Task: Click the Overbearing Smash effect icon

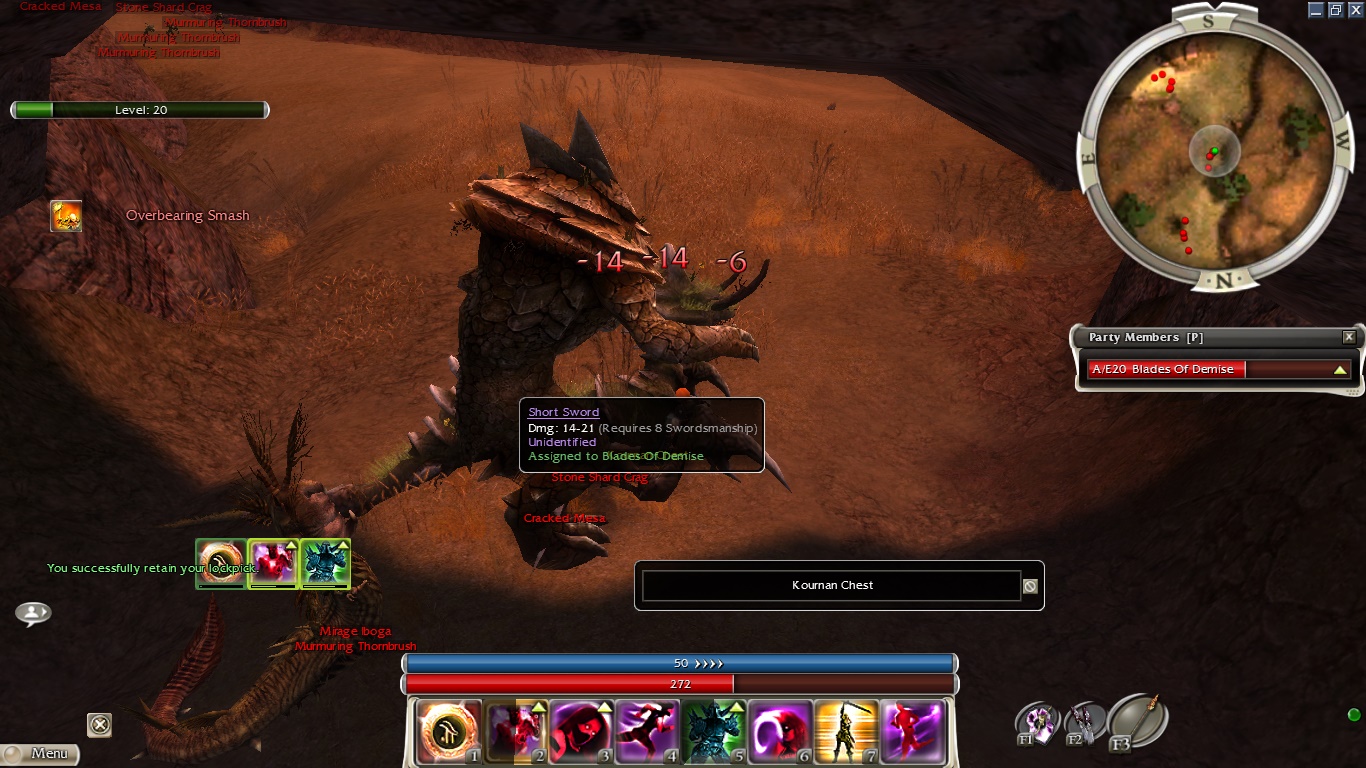Action: tap(67, 216)
